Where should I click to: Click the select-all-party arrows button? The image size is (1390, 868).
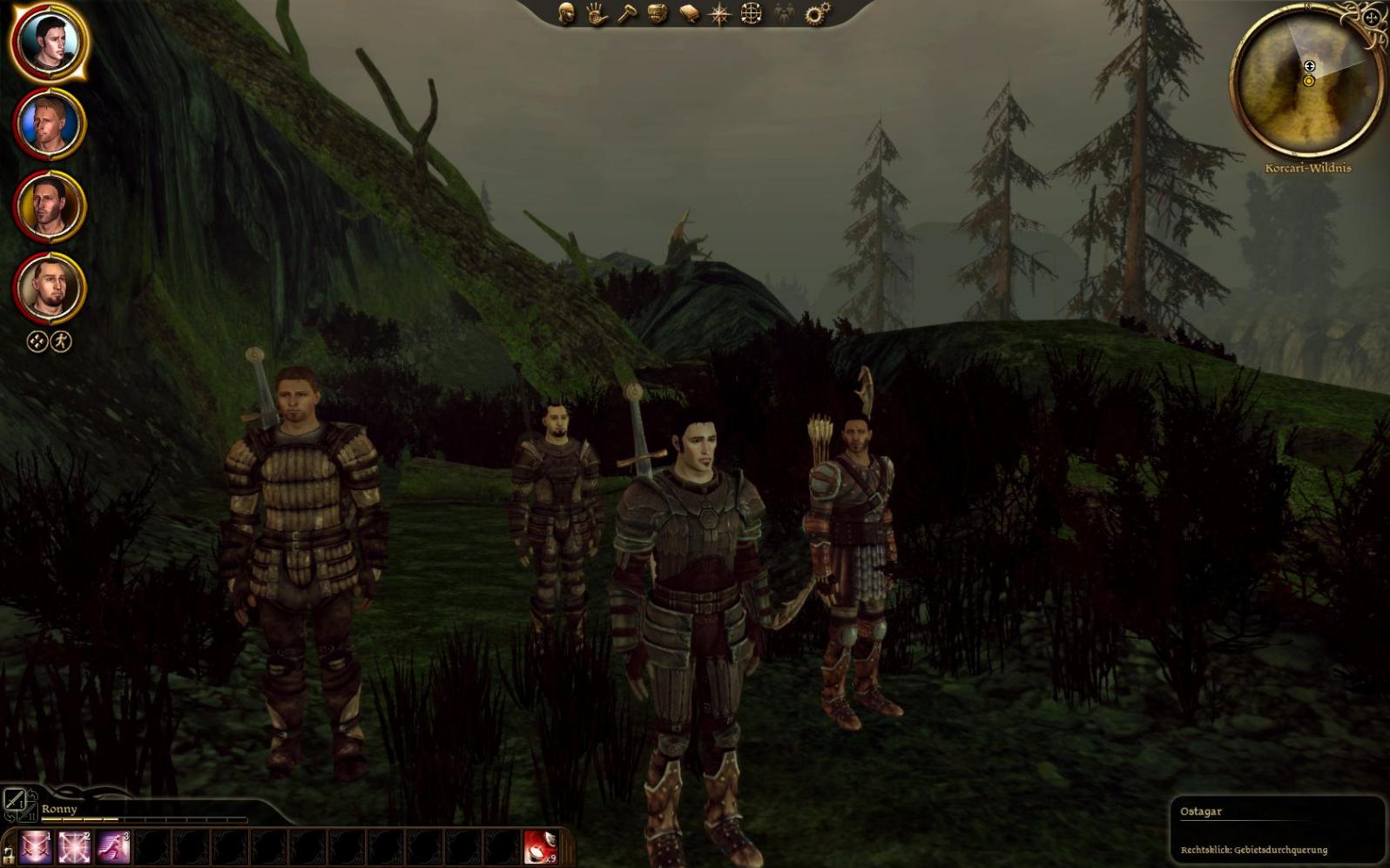(x=37, y=341)
